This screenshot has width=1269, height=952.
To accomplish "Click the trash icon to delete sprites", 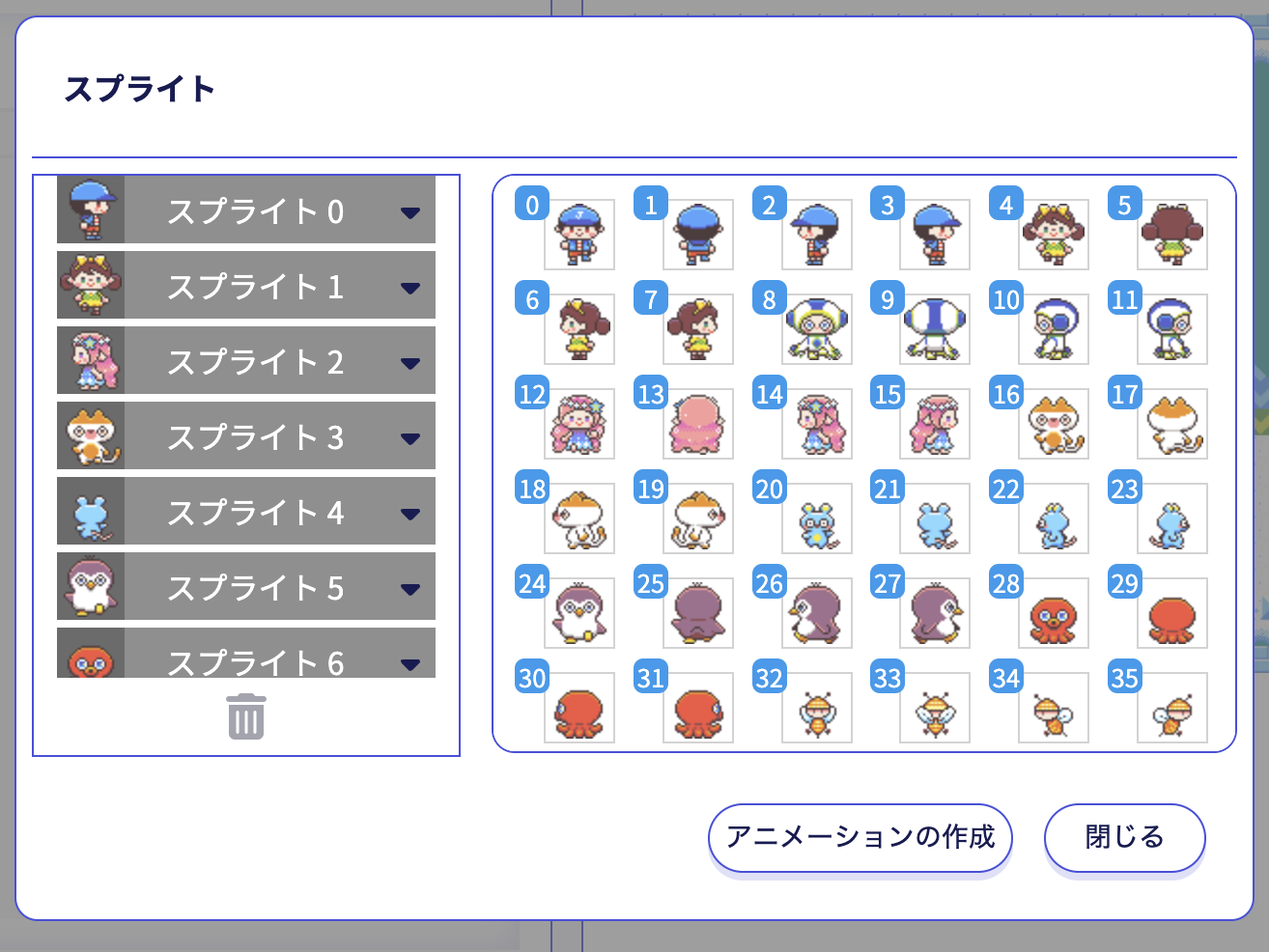I will 245,716.
